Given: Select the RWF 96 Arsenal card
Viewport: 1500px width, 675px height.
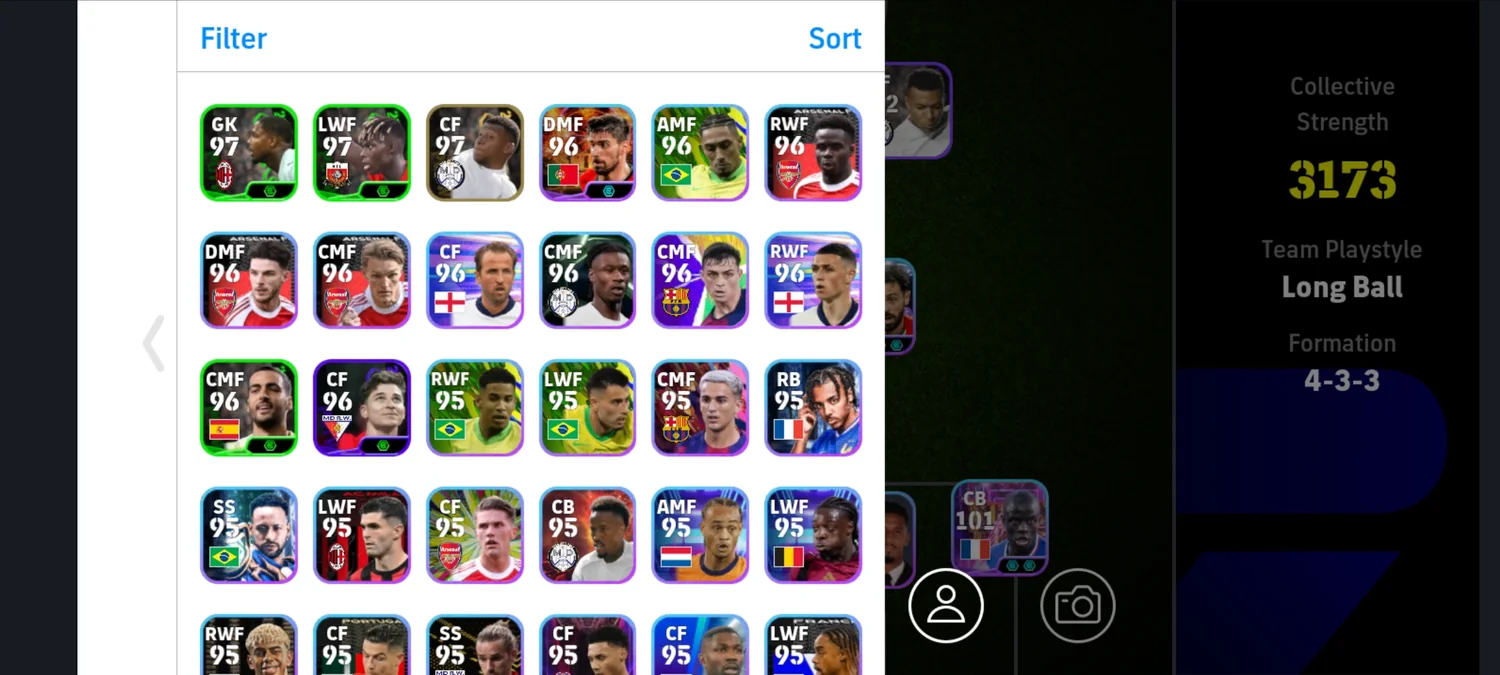Looking at the screenshot, I should pyautogui.click(x=813, y=153).
